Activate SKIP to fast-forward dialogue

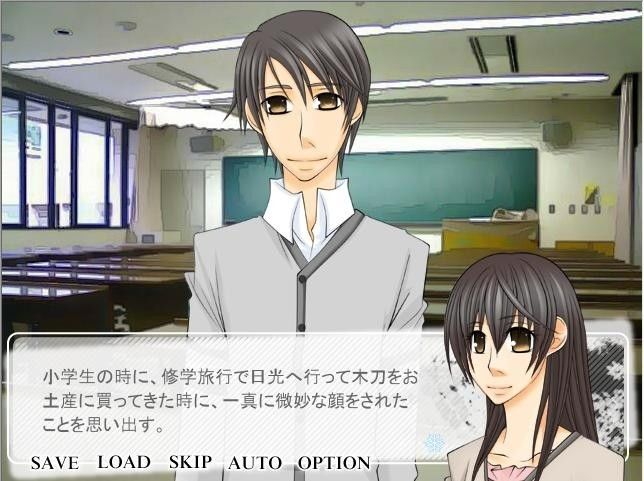click(x=190, y=463)
